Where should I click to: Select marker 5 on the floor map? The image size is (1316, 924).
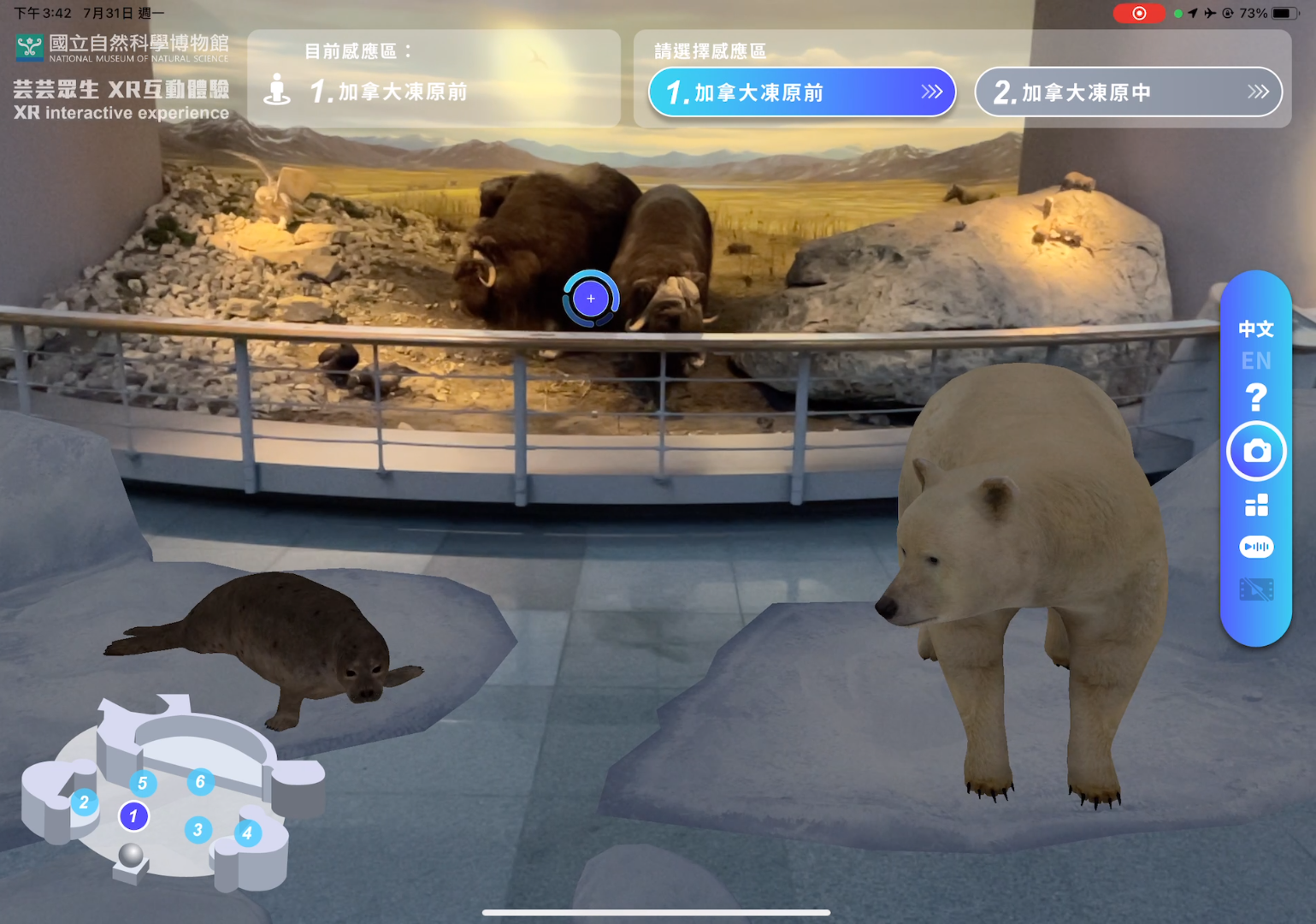click(x=143, y=783)
